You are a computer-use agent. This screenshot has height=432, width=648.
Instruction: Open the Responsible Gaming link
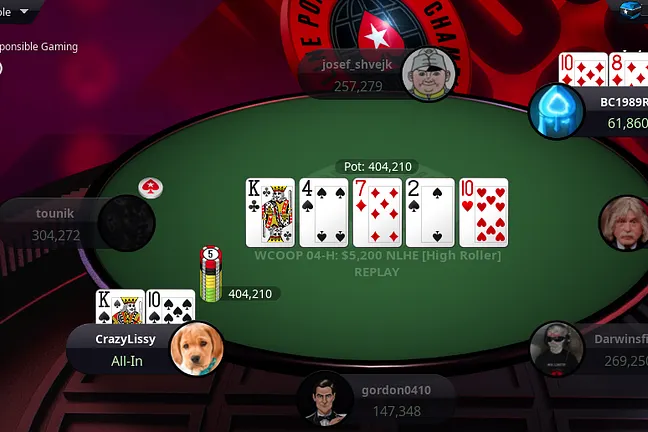pyautogui.click(x=38, y=46)
